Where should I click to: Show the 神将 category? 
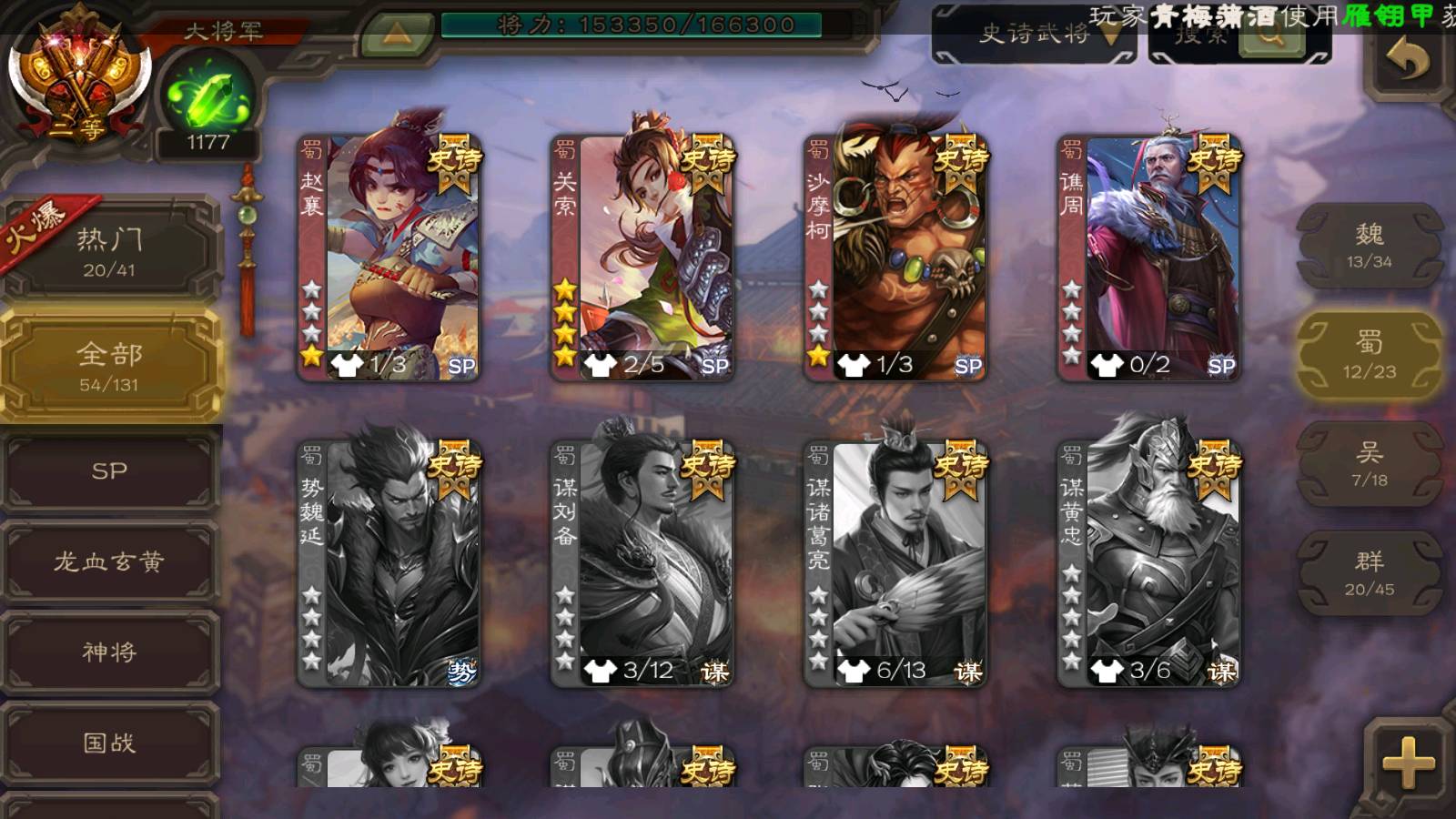(109, 652)
